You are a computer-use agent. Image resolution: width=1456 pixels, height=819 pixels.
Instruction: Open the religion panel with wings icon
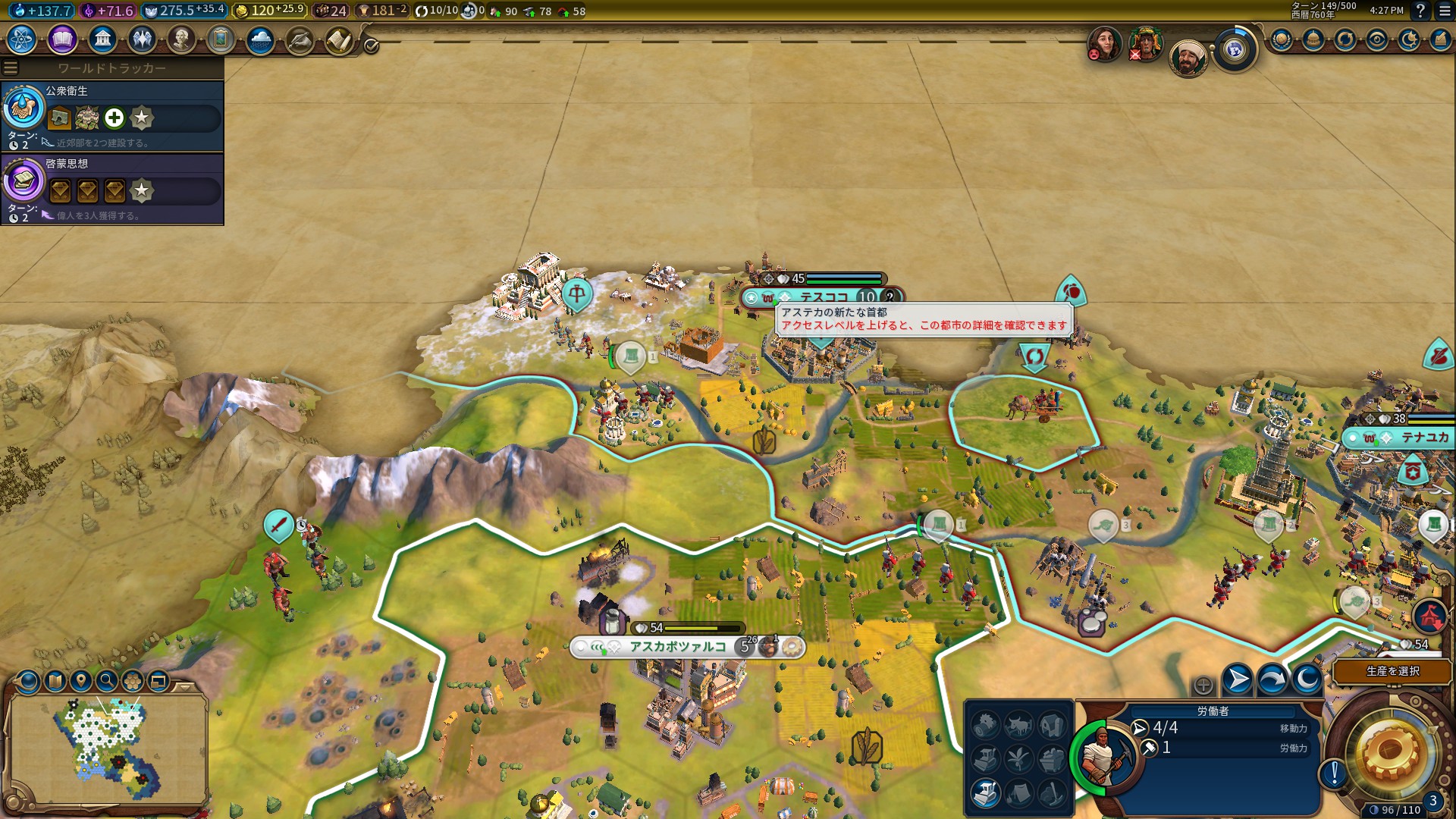point(142,39)
